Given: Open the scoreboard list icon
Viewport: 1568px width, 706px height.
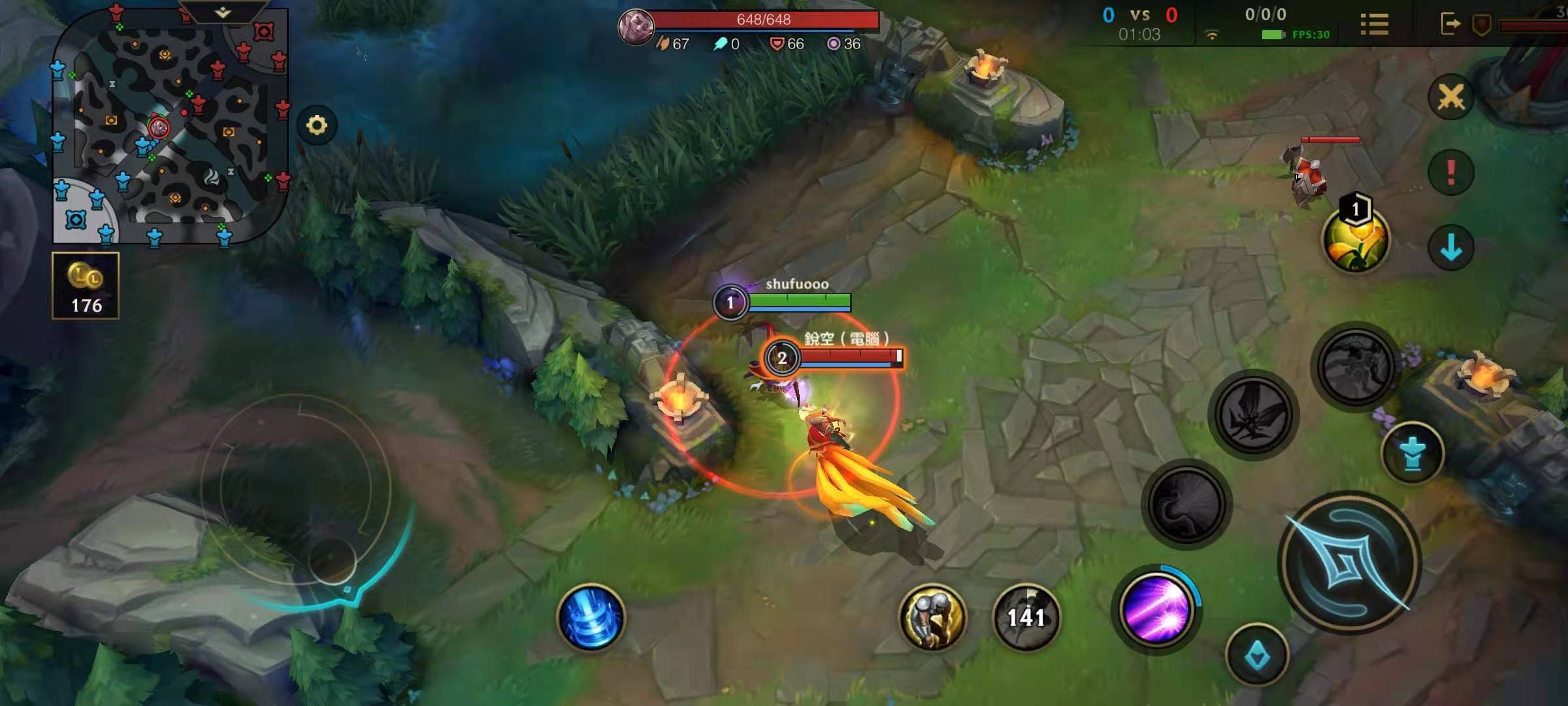Looking at the screenshot, I should [x=1374, y=25].
